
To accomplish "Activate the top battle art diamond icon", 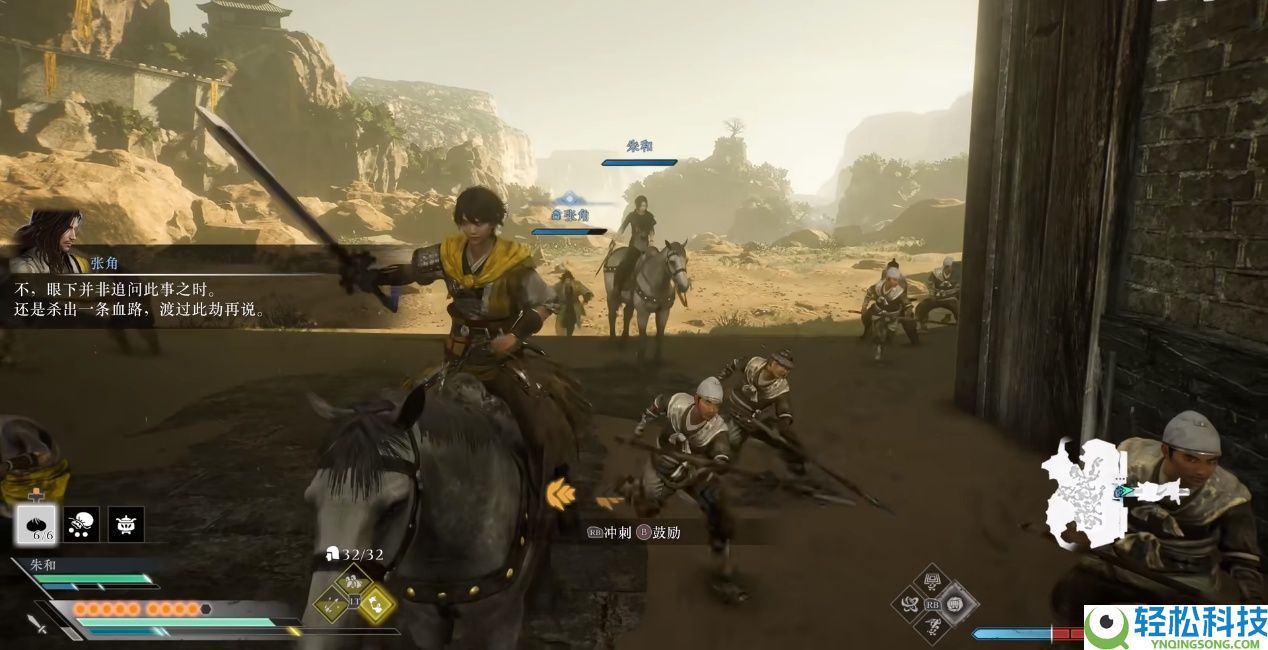I will click(x=934, y=581).
